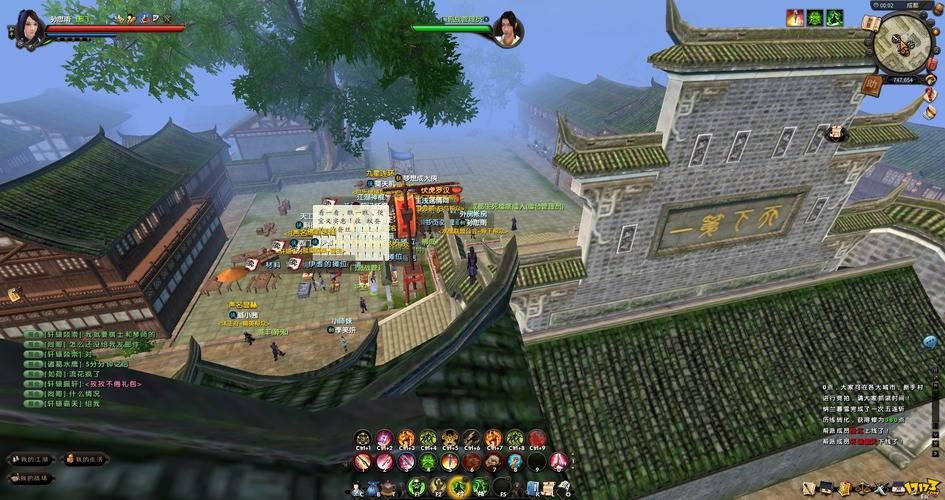Open the yellow-orange 1717 logo button

click(x=924, y=484)
